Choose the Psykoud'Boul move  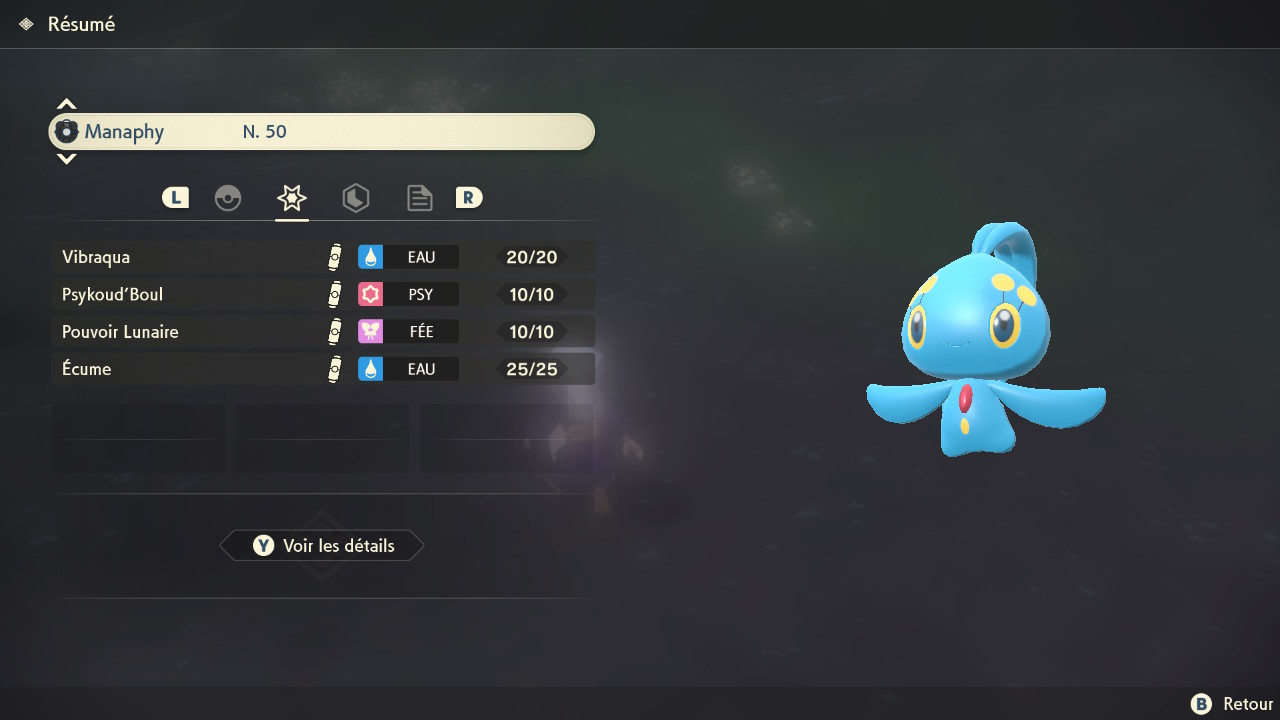(322, 294)
